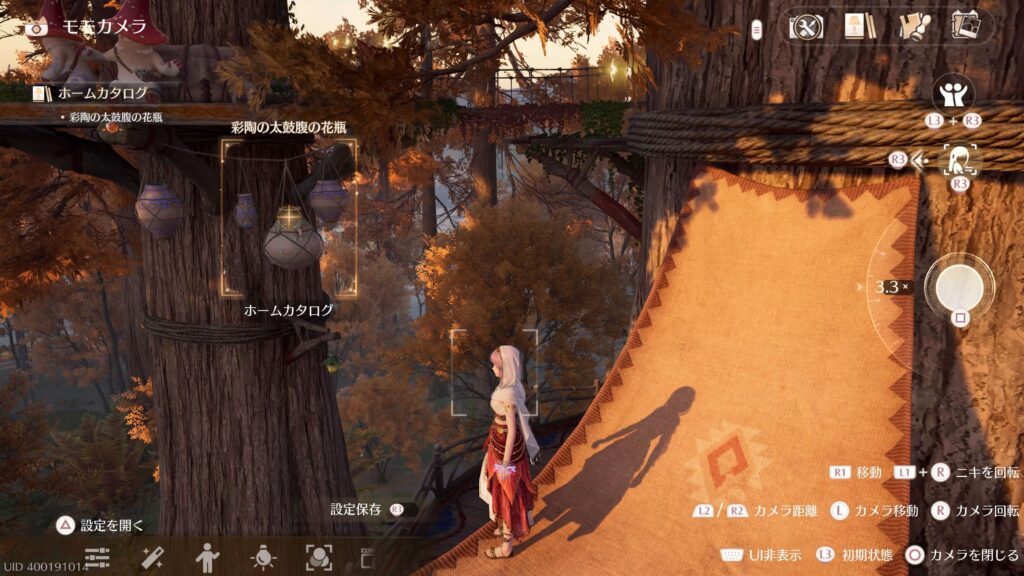This screenshot has height=576, width=1024.
Task: Toggle the 設定保存 switch
Action: [x=399, y=509]
